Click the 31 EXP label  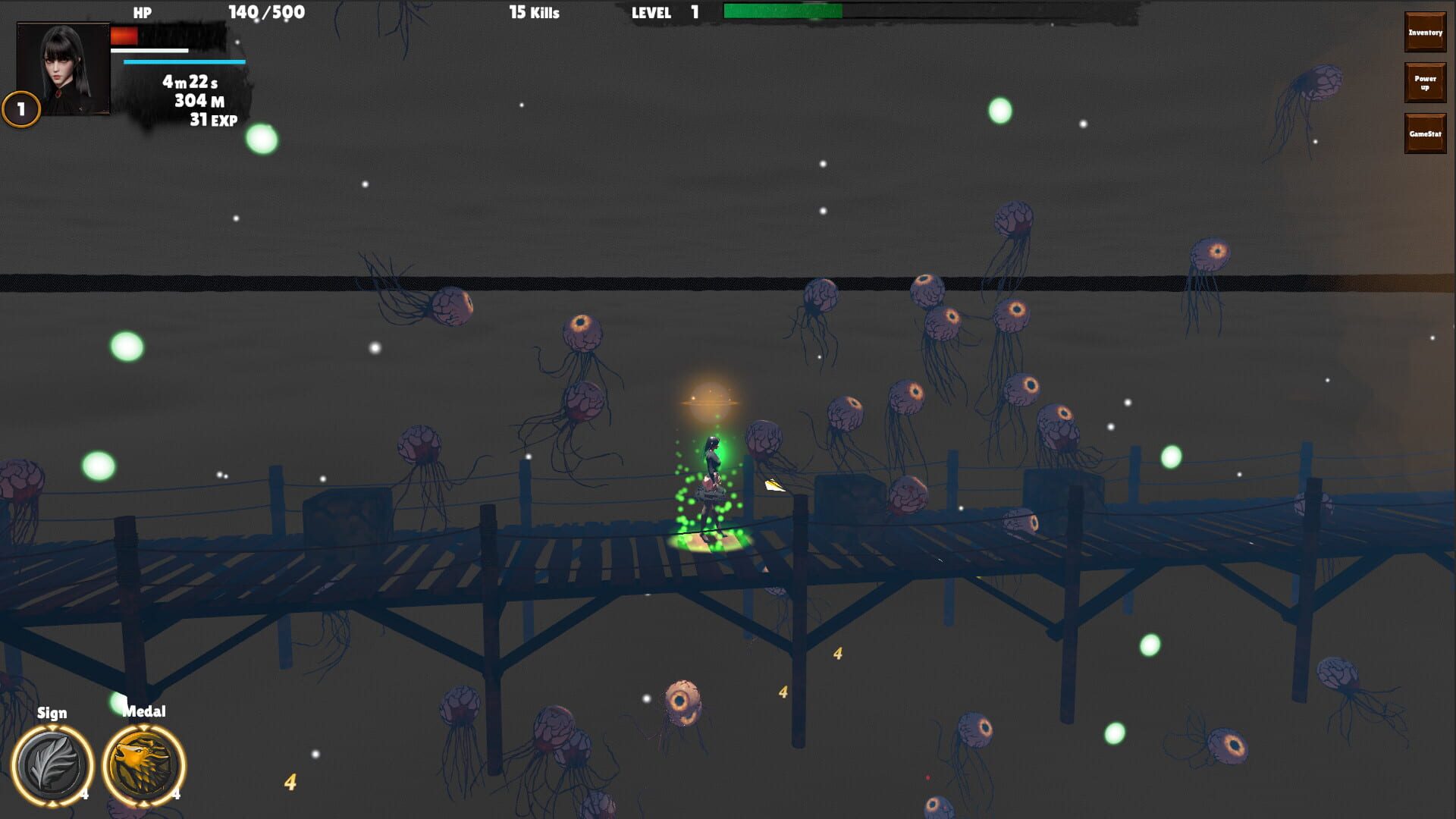[x=214, y=118]
